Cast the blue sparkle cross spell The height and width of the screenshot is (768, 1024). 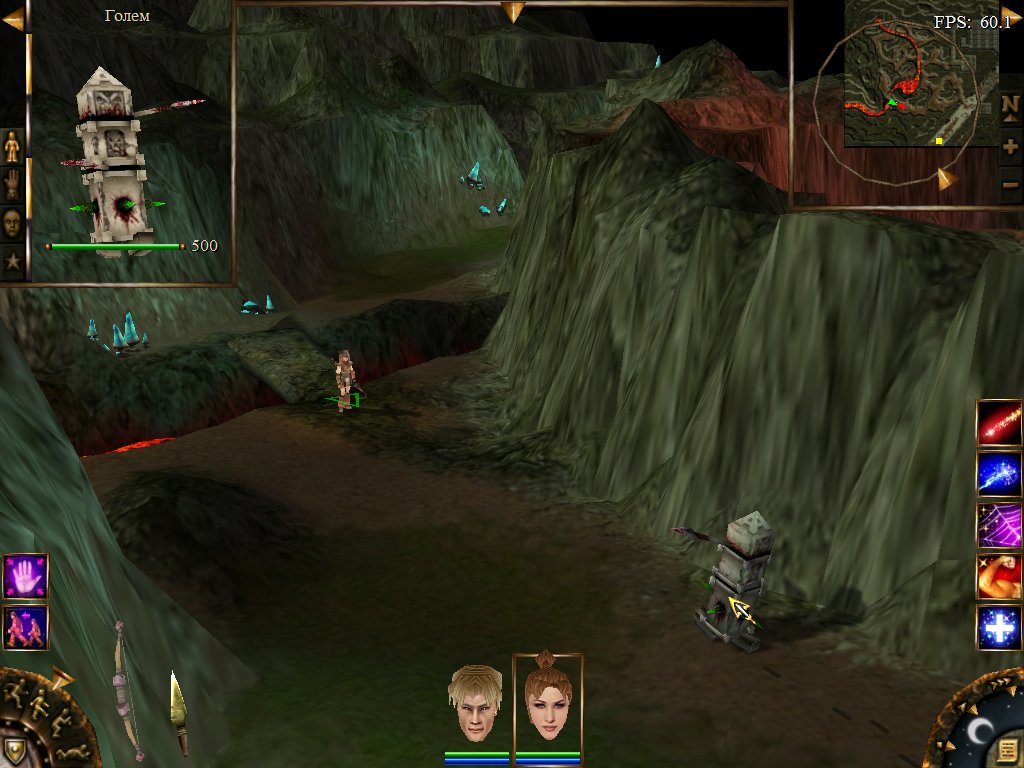[999, 628]
